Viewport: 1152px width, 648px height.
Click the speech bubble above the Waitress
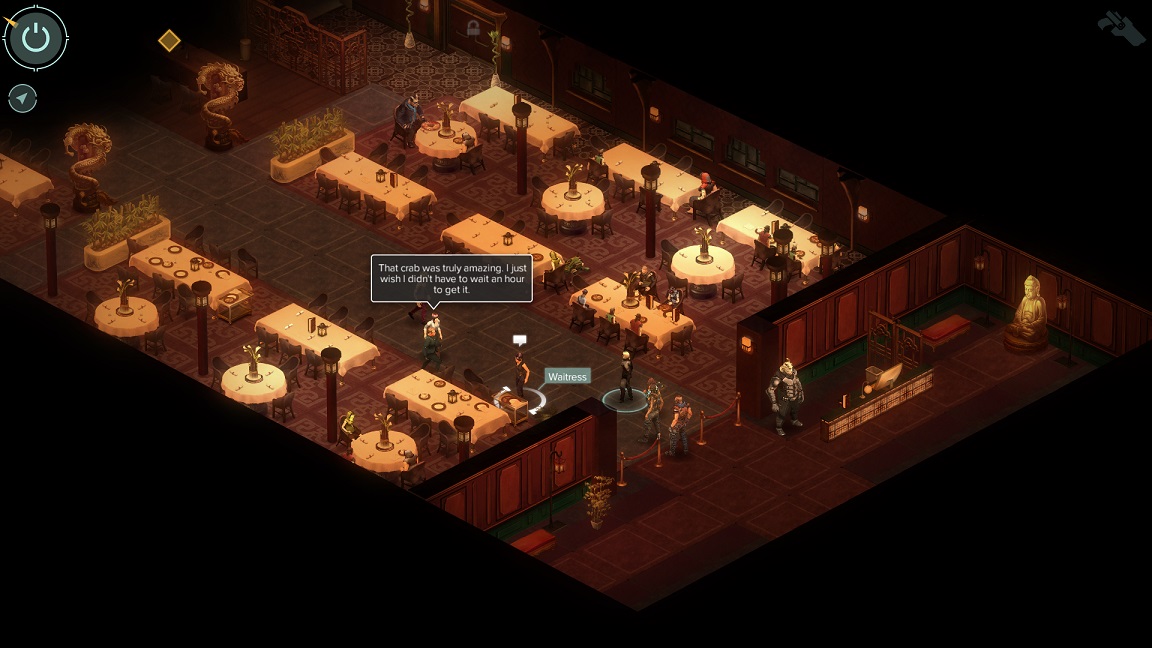[519, 341]
